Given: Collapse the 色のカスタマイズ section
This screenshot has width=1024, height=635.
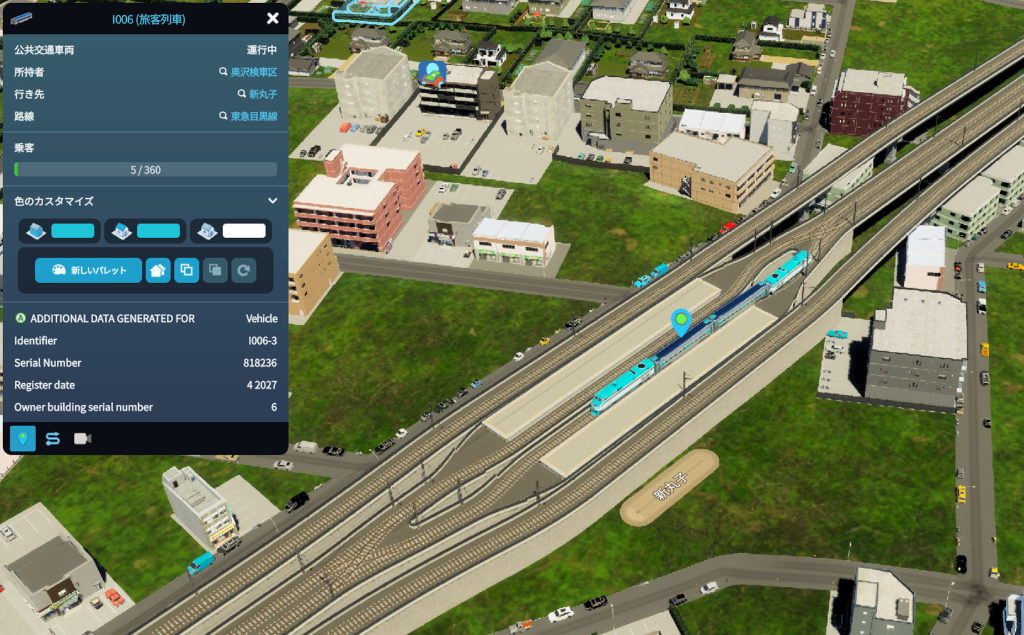Looking at the screenshot, I should point(272,201).
